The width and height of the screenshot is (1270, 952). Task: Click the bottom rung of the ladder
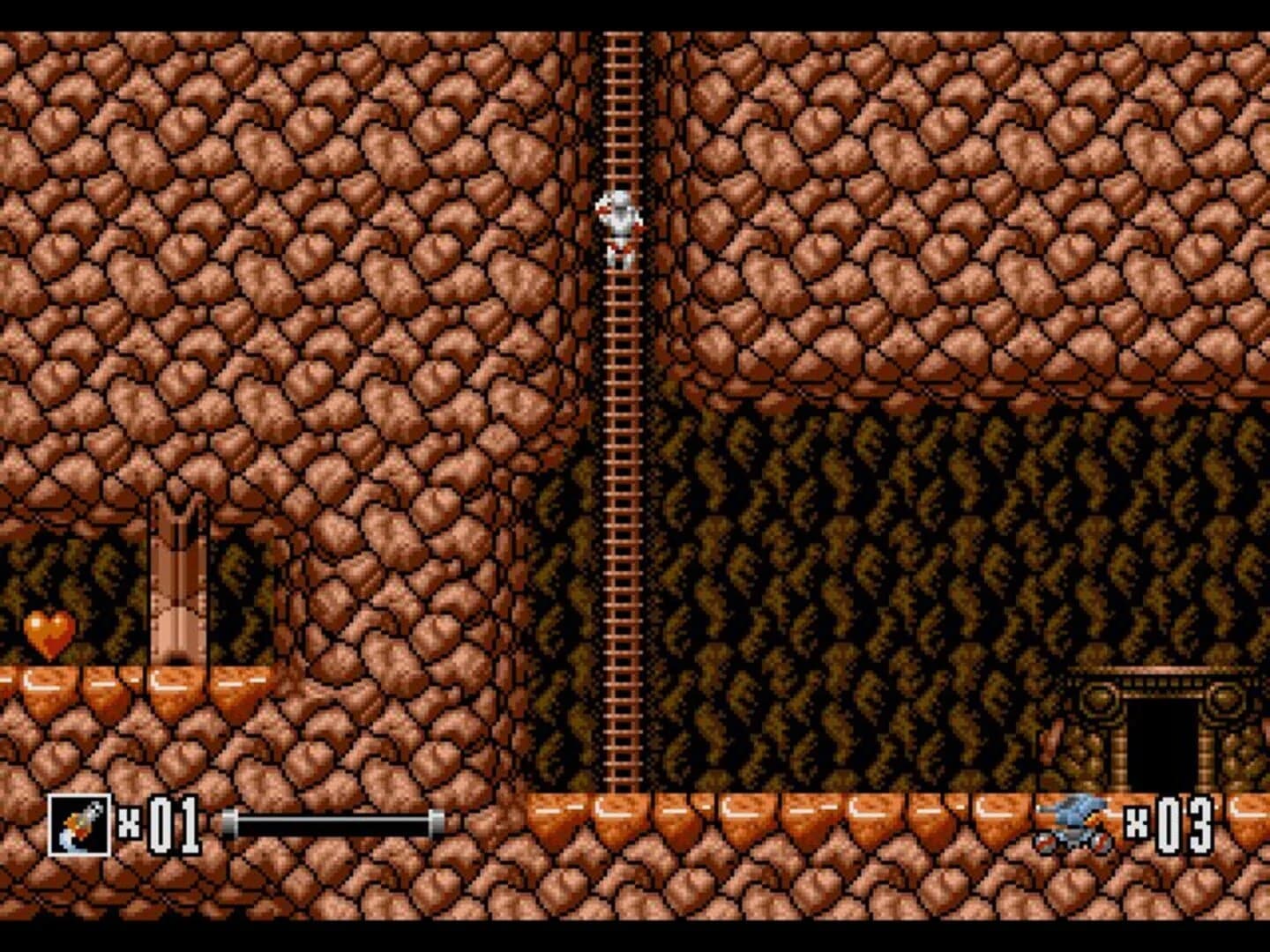click(x=621, y=780)
